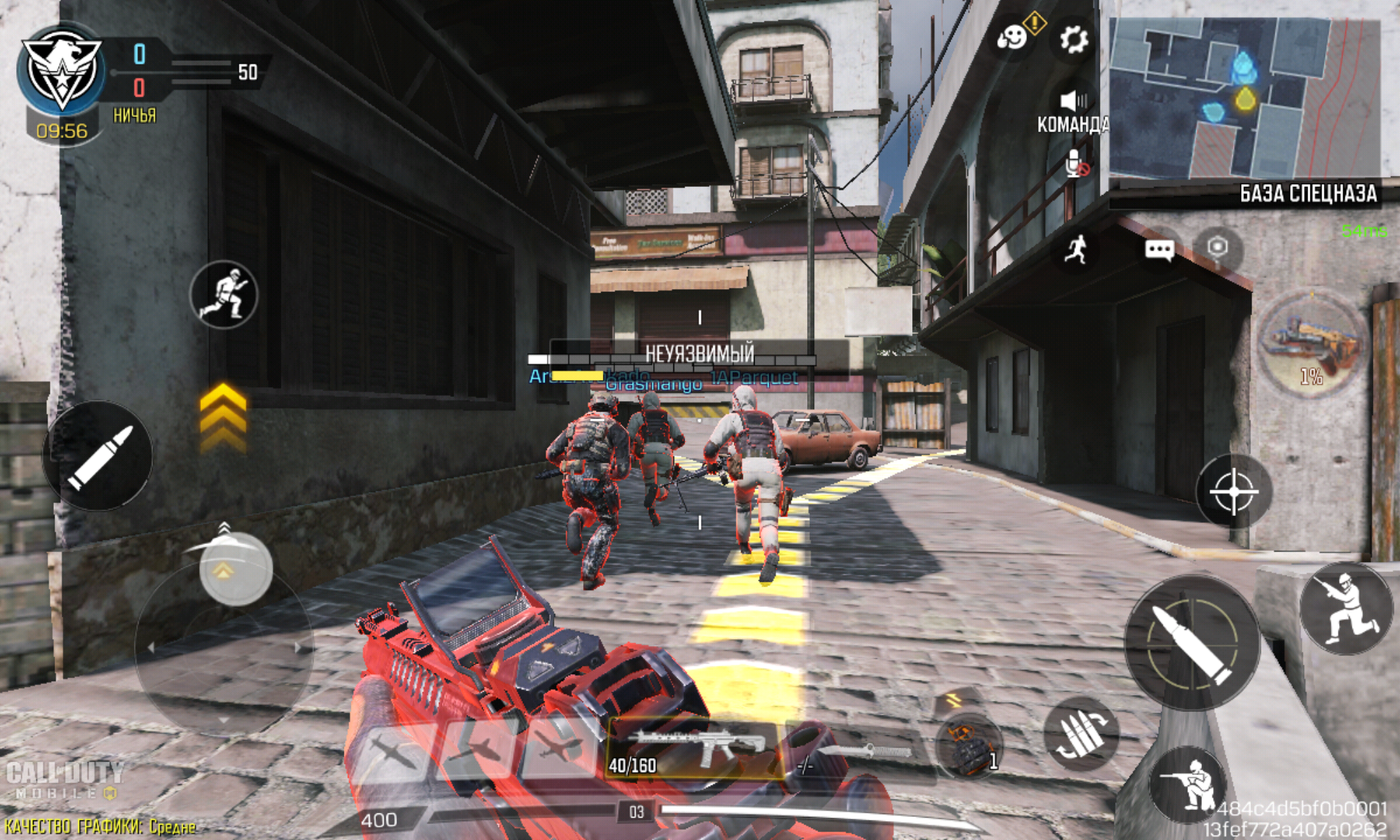
Task: Reload the weapon with the bullets icon
Action: pos(1080,735)
